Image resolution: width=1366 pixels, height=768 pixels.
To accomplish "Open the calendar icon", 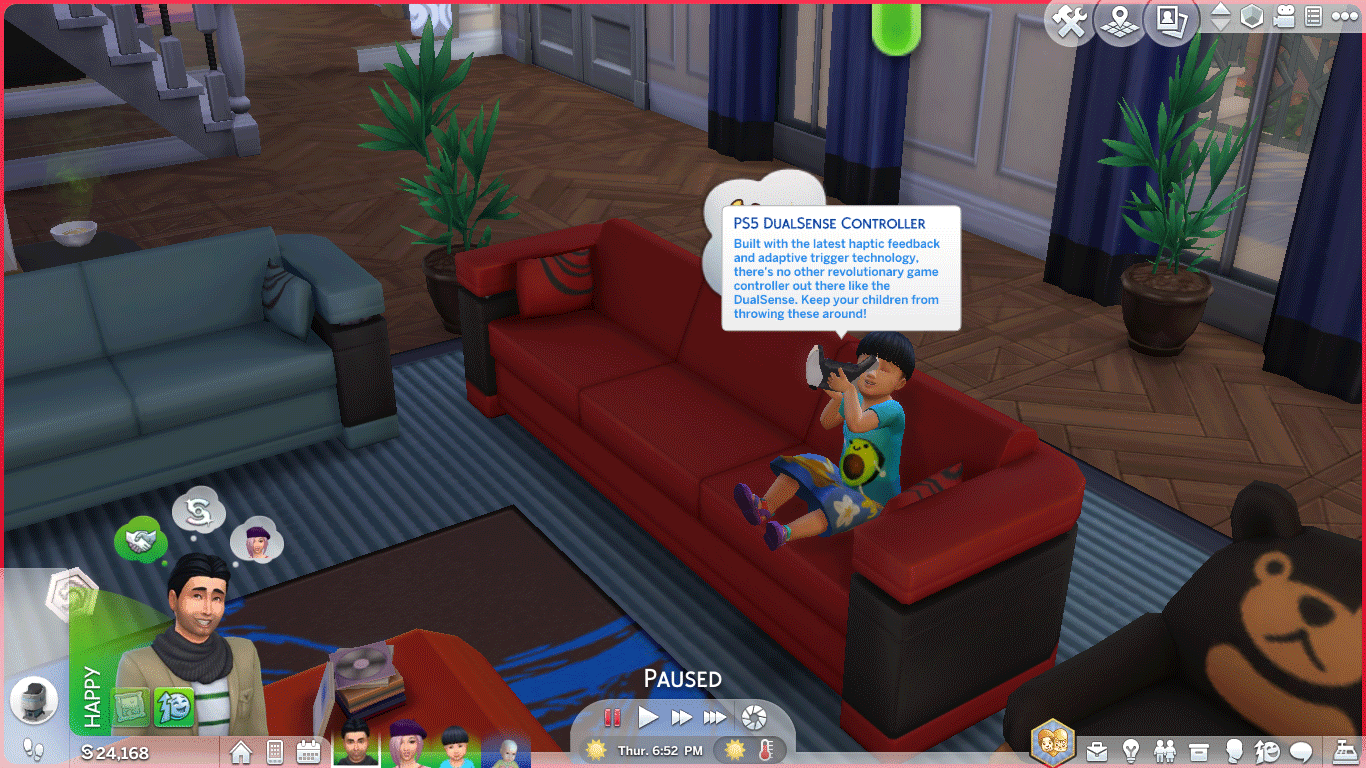I will click(x=308, y=751).
